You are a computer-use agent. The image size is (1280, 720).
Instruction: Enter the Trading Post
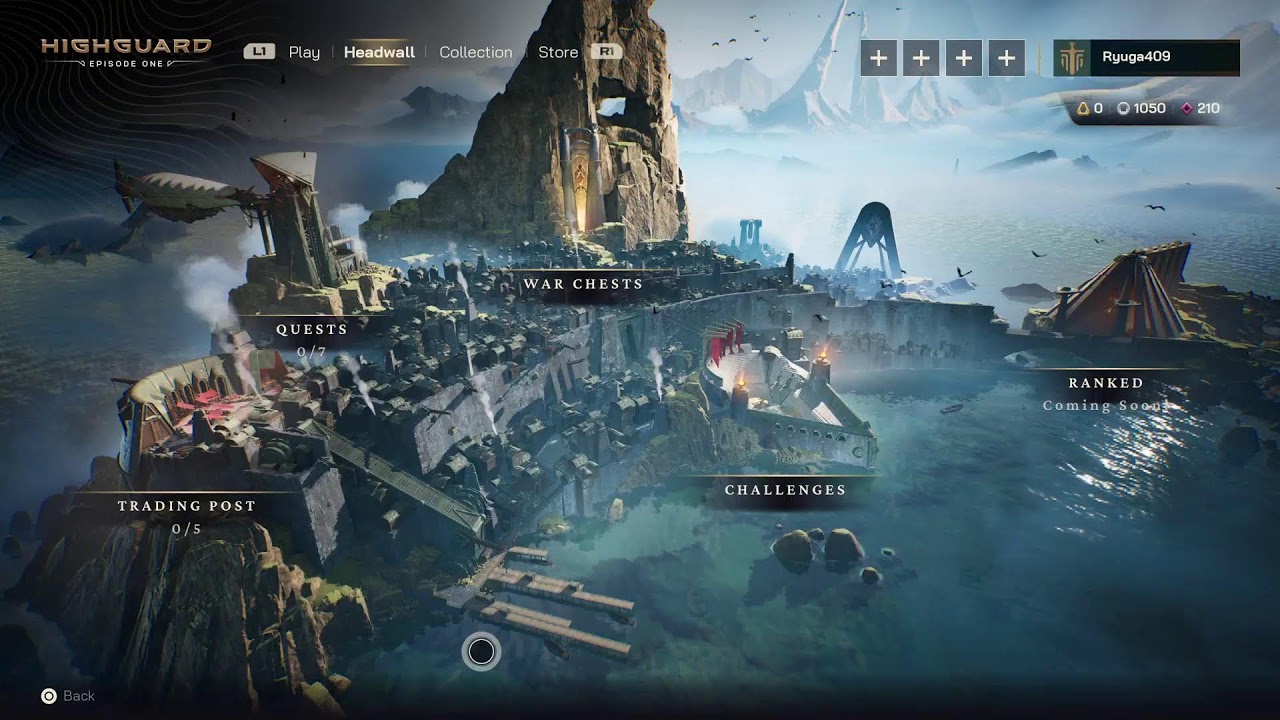[187, 506]
